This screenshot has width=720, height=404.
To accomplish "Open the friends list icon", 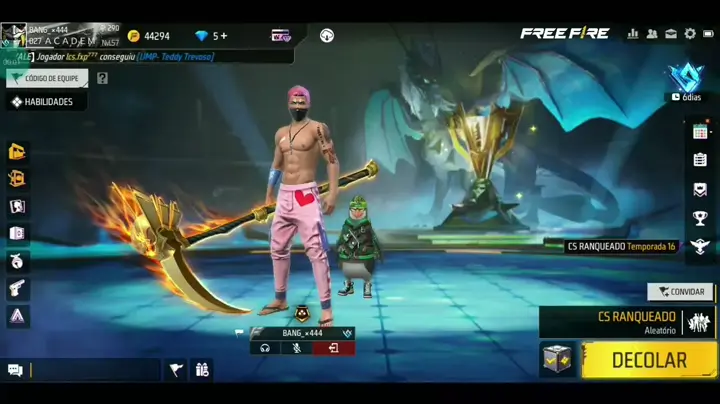I will (652, 34).
